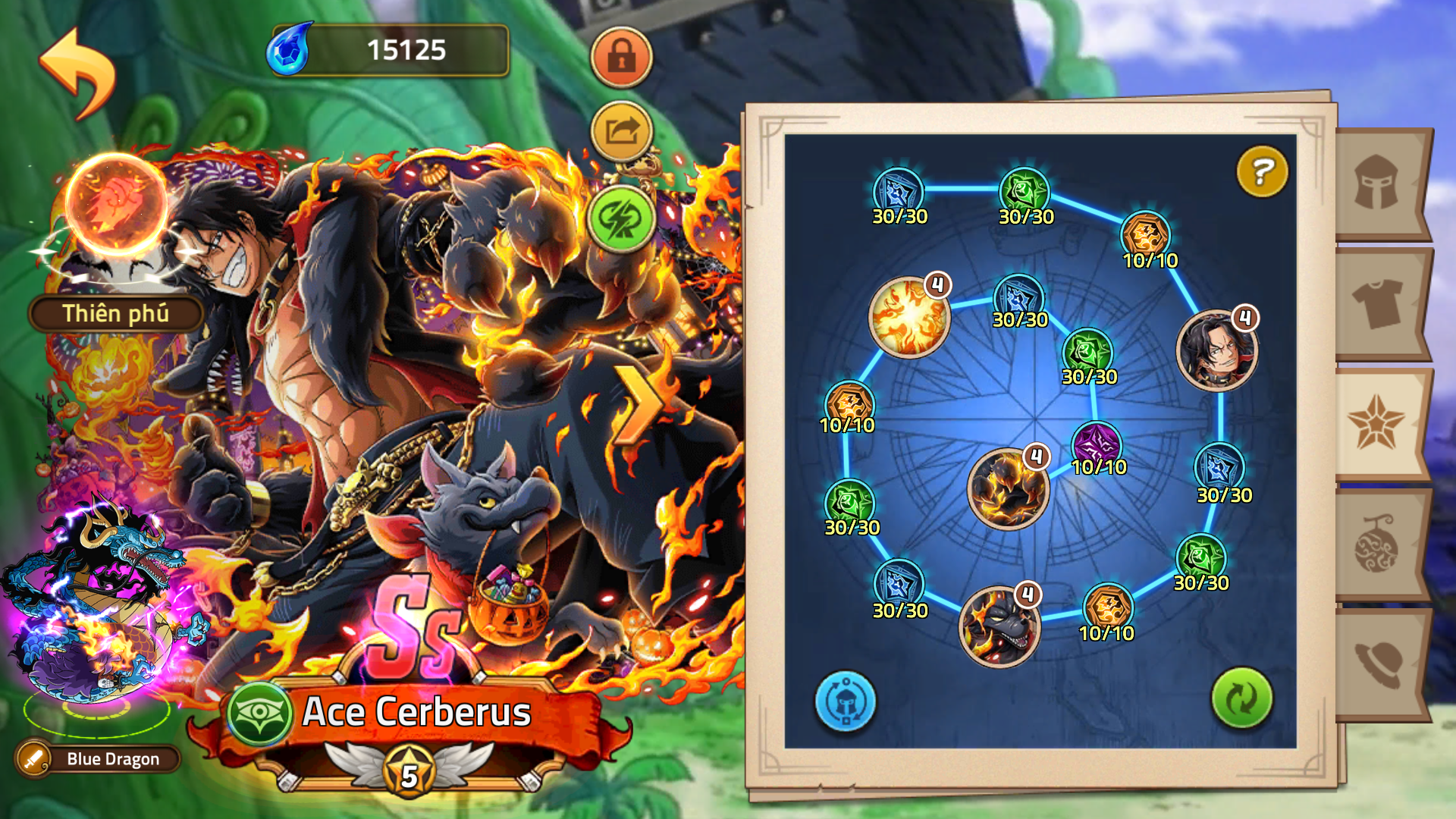Click the green refresh arrows button
1456x819 pixels.
(x=1241, y=698)
